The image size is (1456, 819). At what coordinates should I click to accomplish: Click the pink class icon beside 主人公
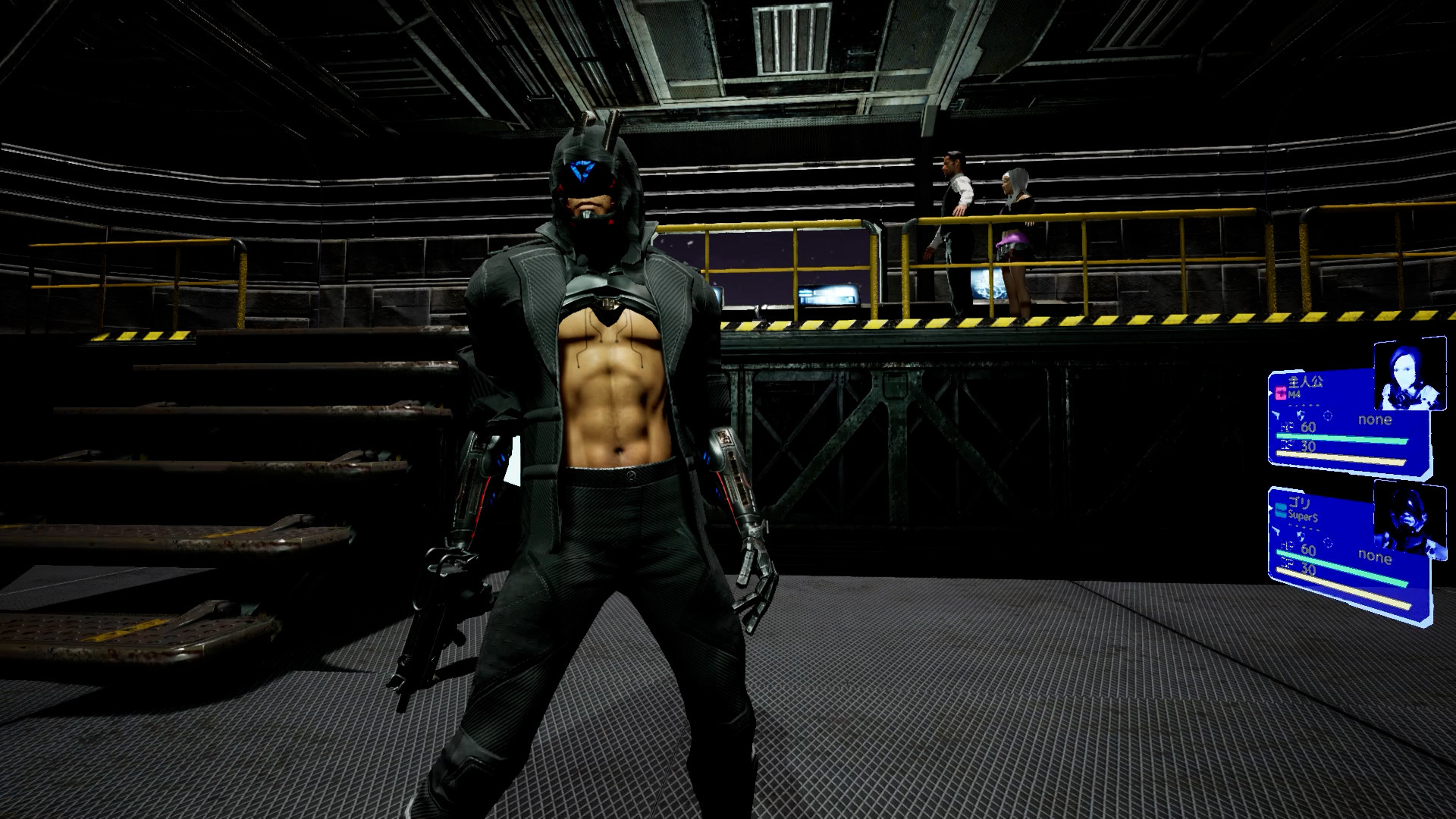(x=1279, y=394)
